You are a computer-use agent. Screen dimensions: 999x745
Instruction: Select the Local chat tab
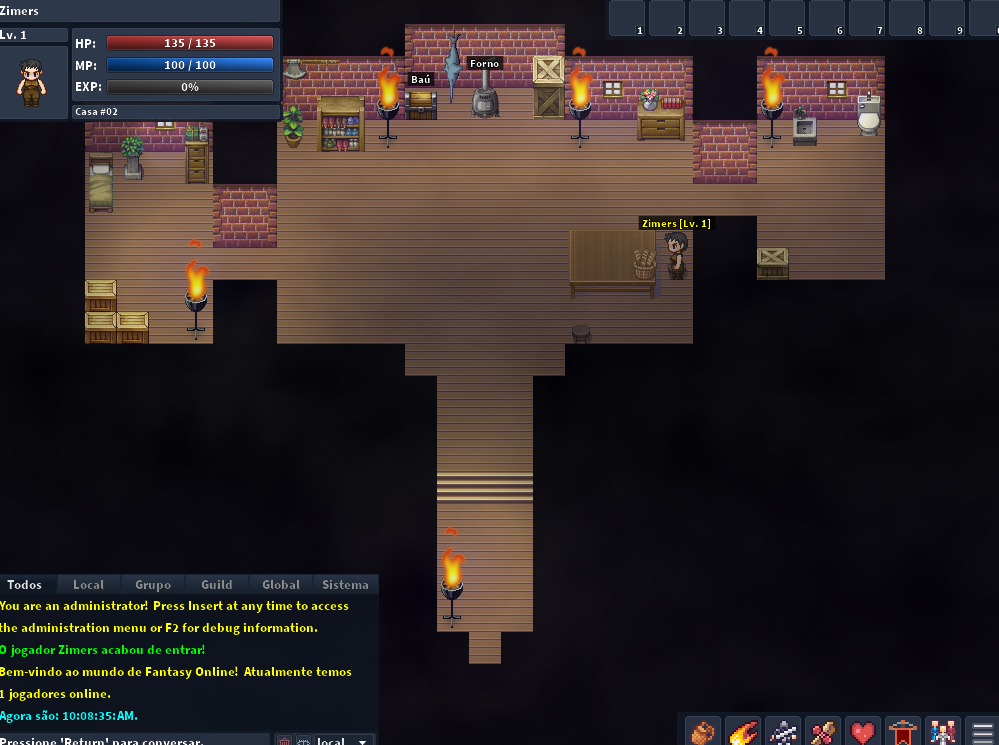(88, 585)
